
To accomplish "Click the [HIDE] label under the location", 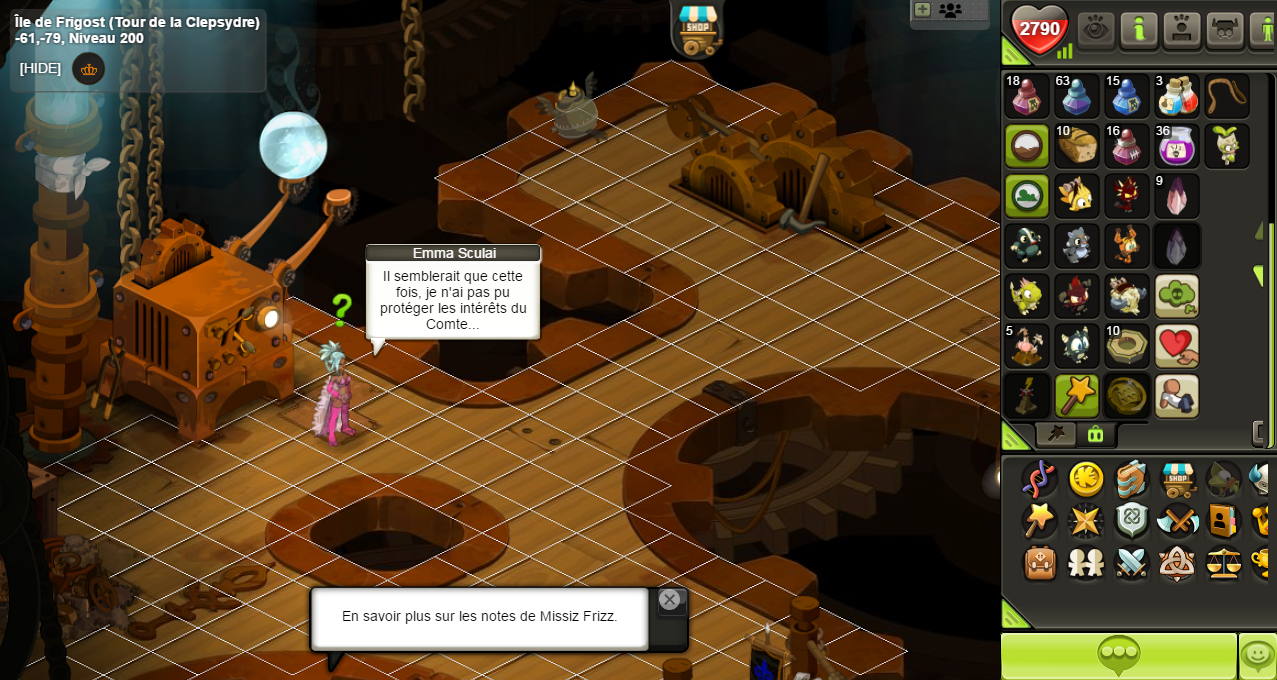I will [x=40, y=68].
